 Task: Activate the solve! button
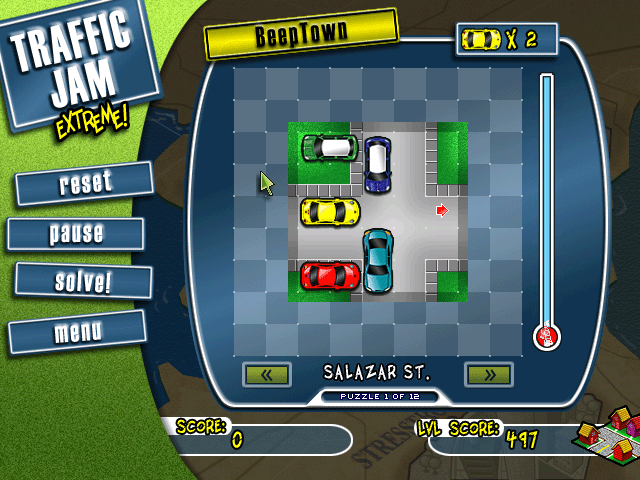tap(83, 281)
